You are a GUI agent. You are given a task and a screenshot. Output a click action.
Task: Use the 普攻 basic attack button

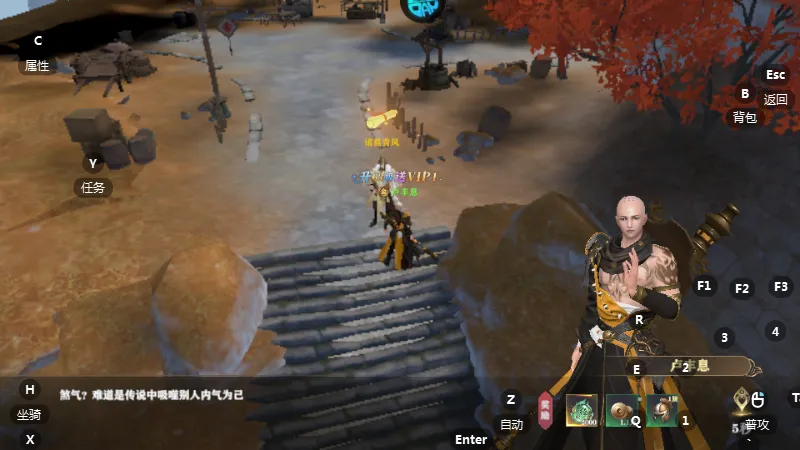(x=757, y=424)
